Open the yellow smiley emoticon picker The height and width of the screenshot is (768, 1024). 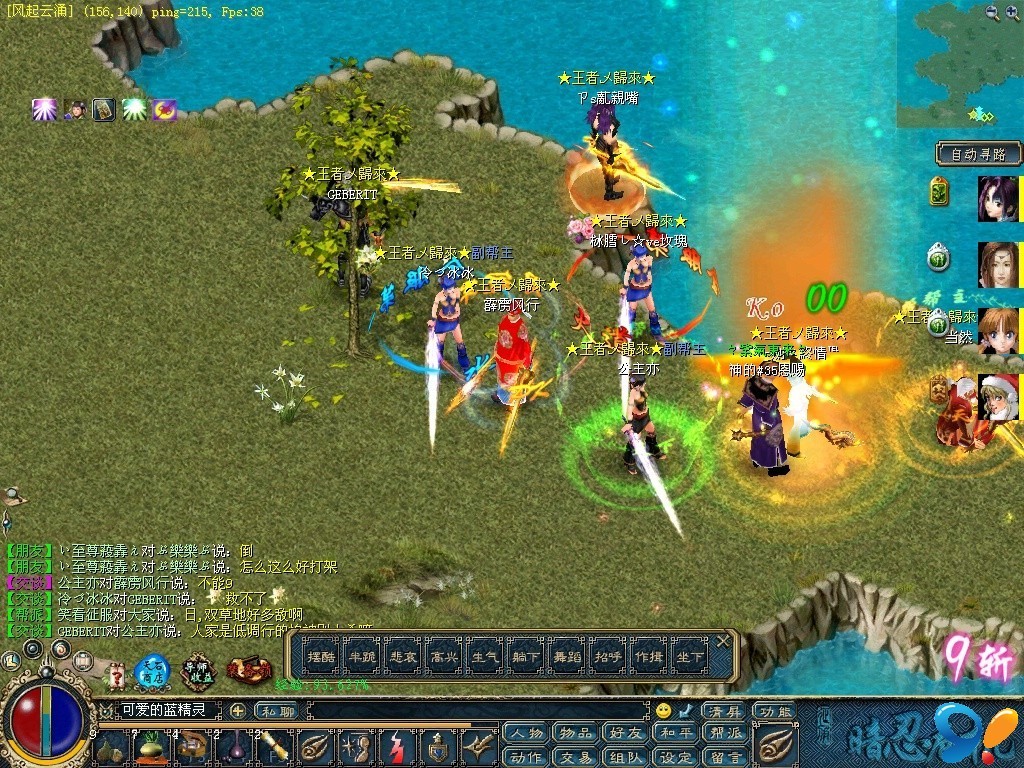663,711
